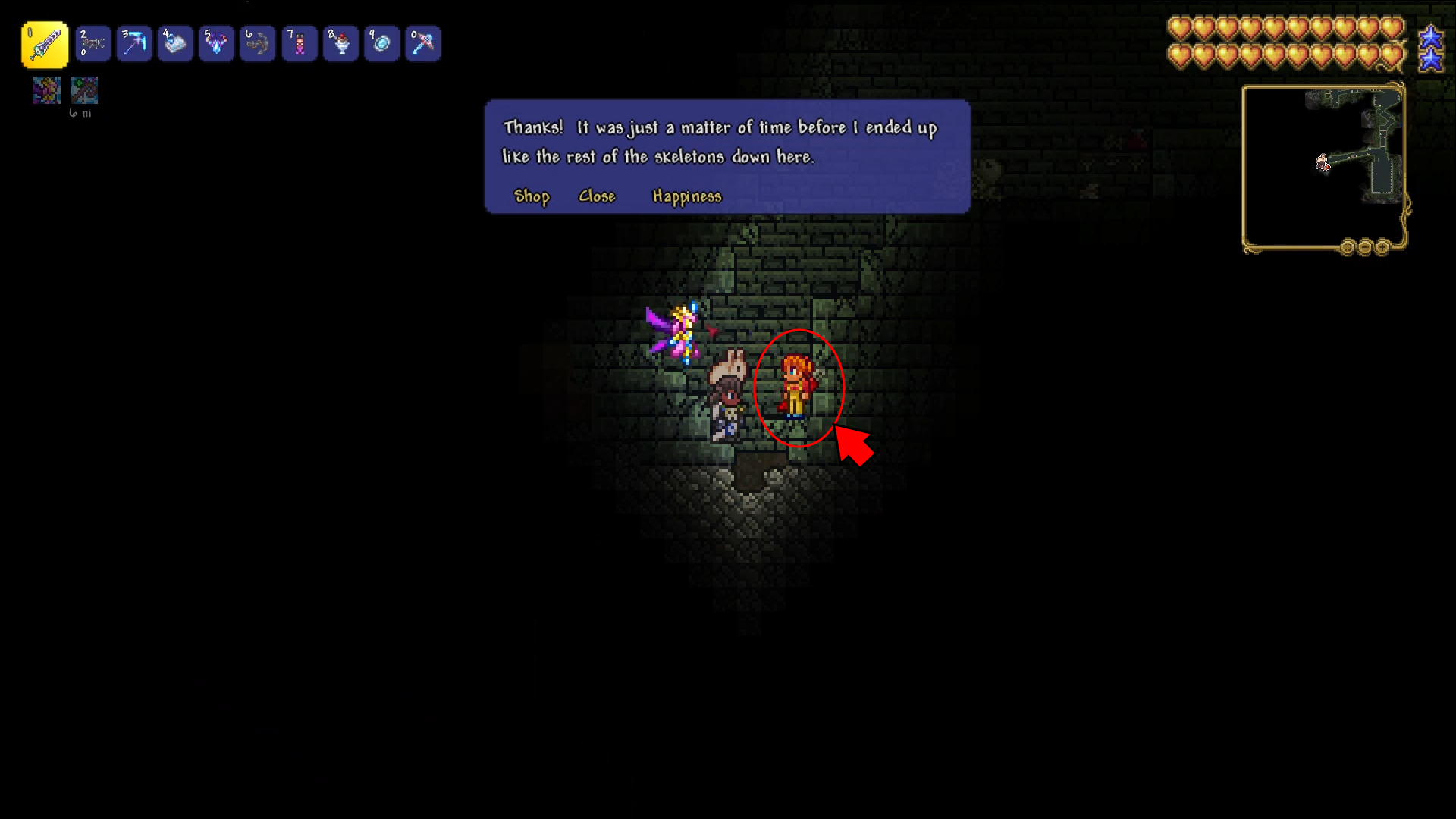Click the fairy pet buff icon

pos(47,90)
